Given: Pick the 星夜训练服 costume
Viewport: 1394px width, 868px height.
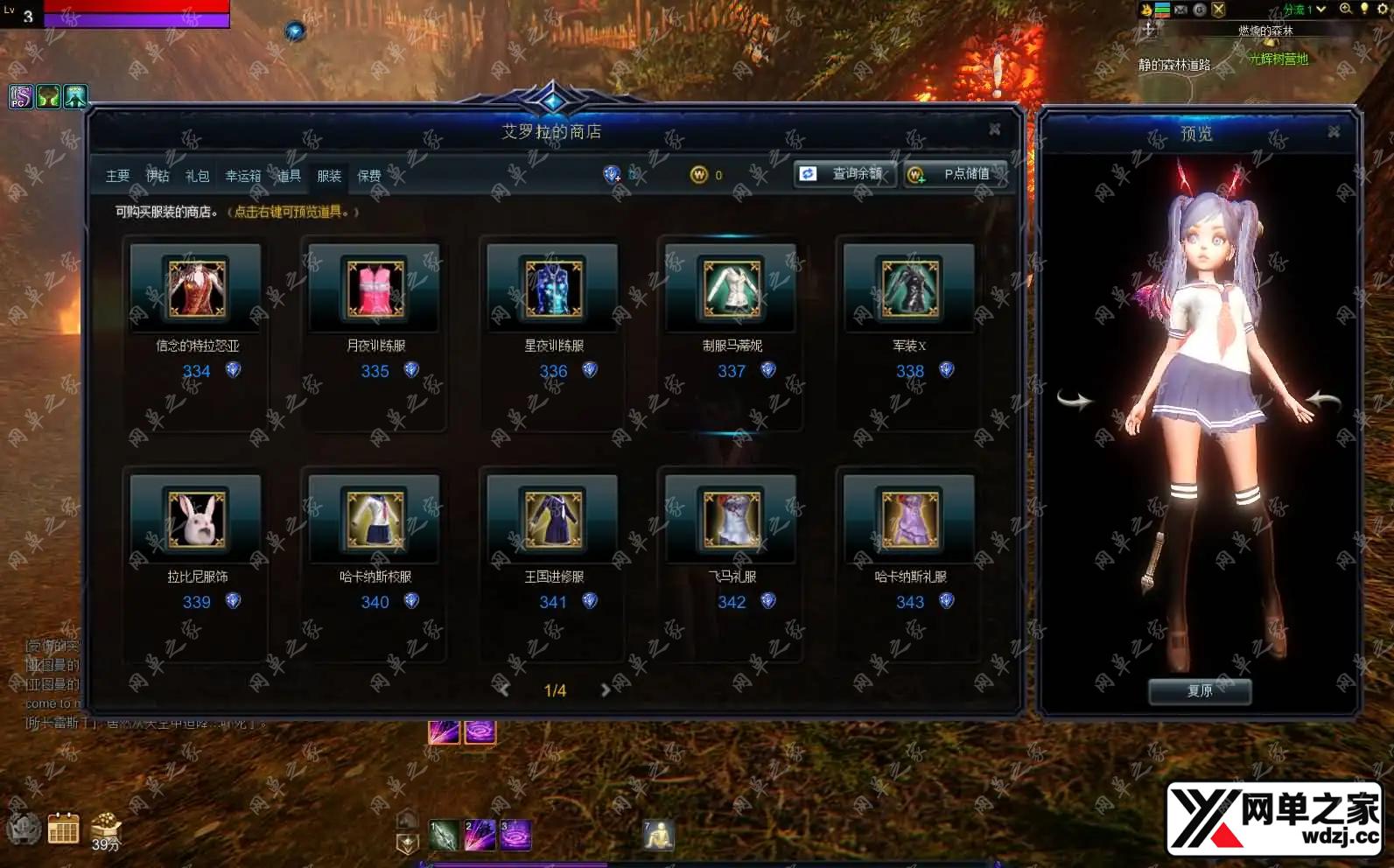Looking at the screenshot, I should click(x=553, y=289).
